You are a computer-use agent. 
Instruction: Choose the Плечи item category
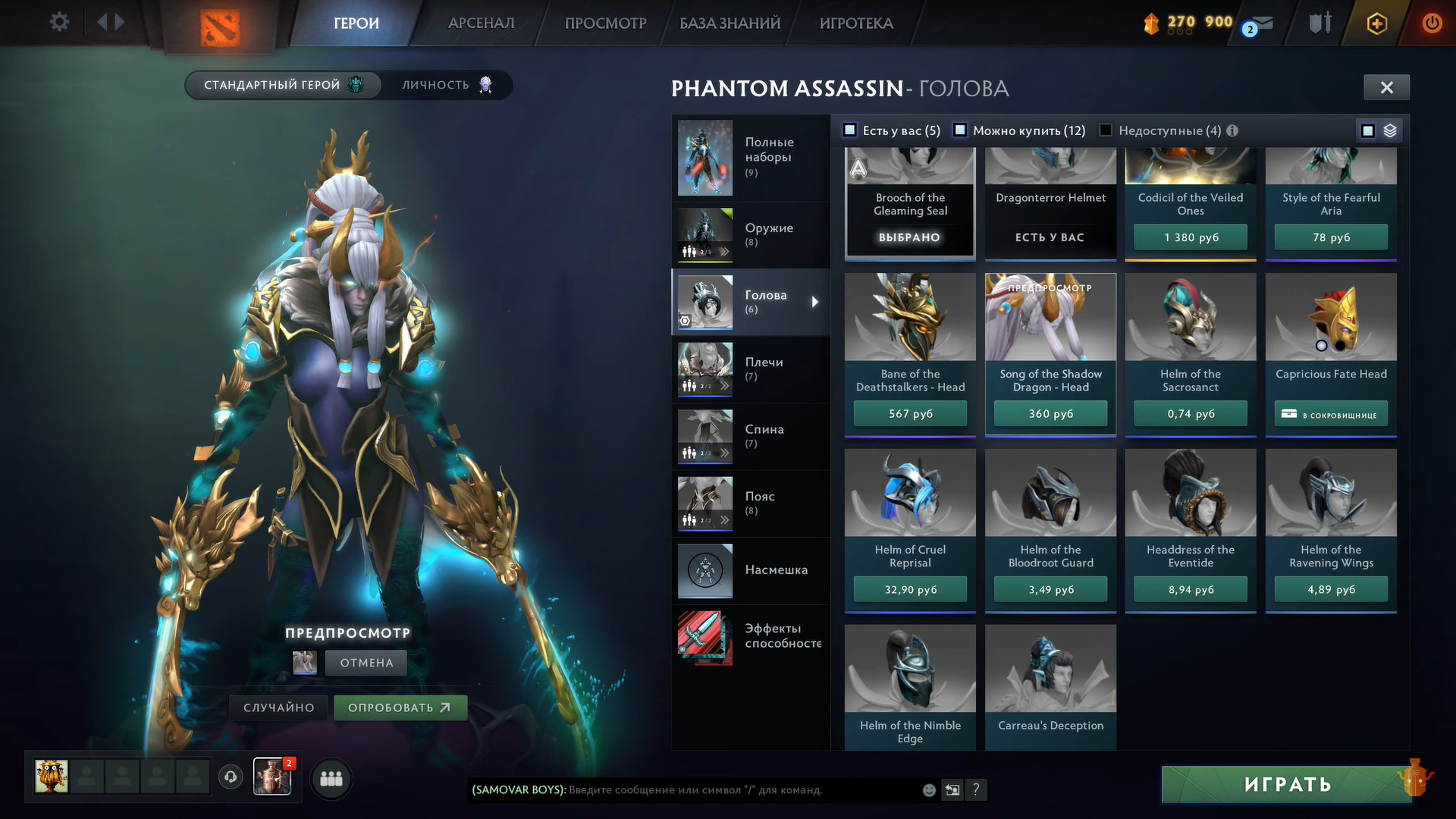pyautogui.click(x=750, y=369)
